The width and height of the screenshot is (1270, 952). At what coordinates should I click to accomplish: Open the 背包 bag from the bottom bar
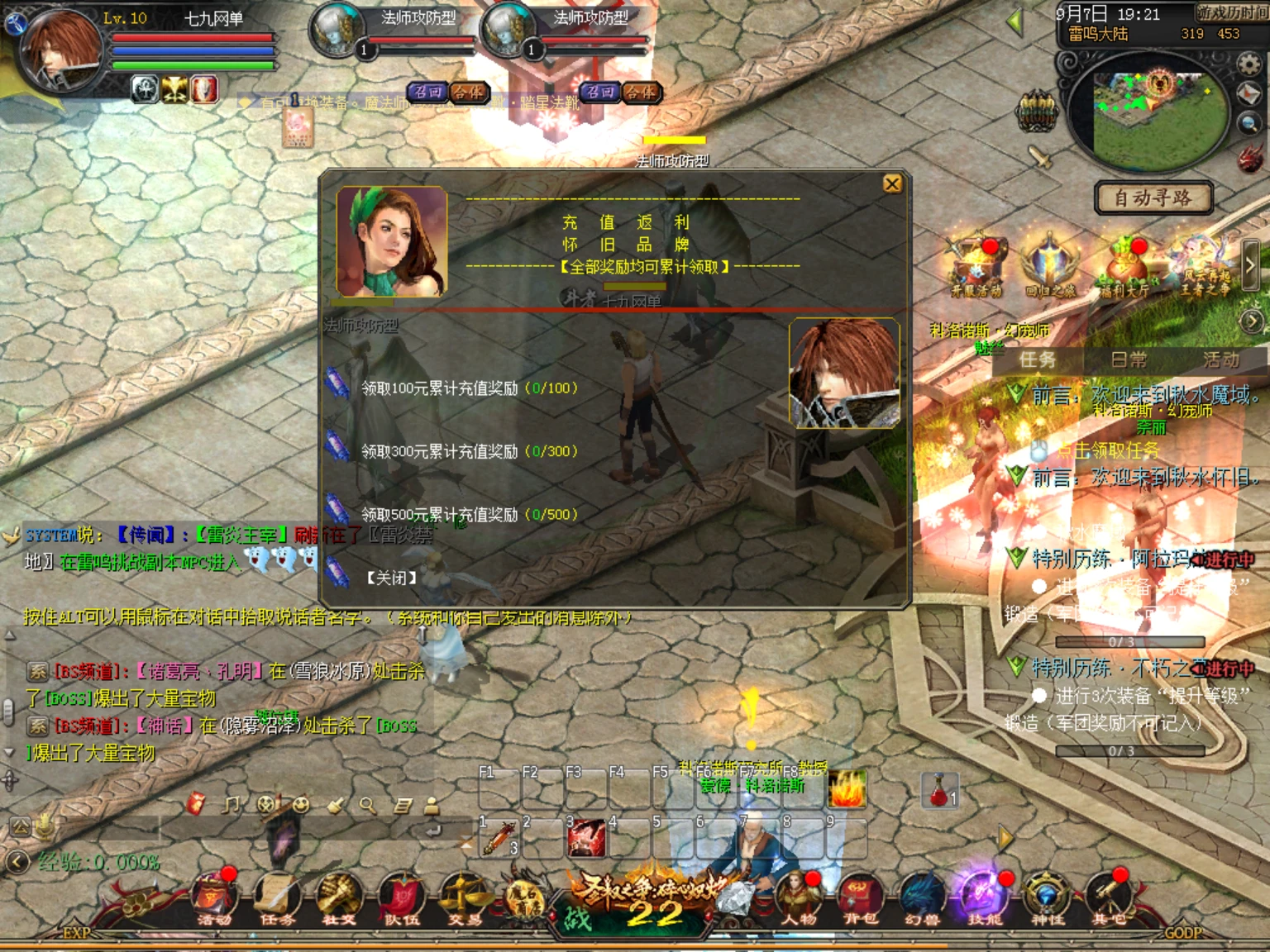pyautogui.click(x=859, y=899)
